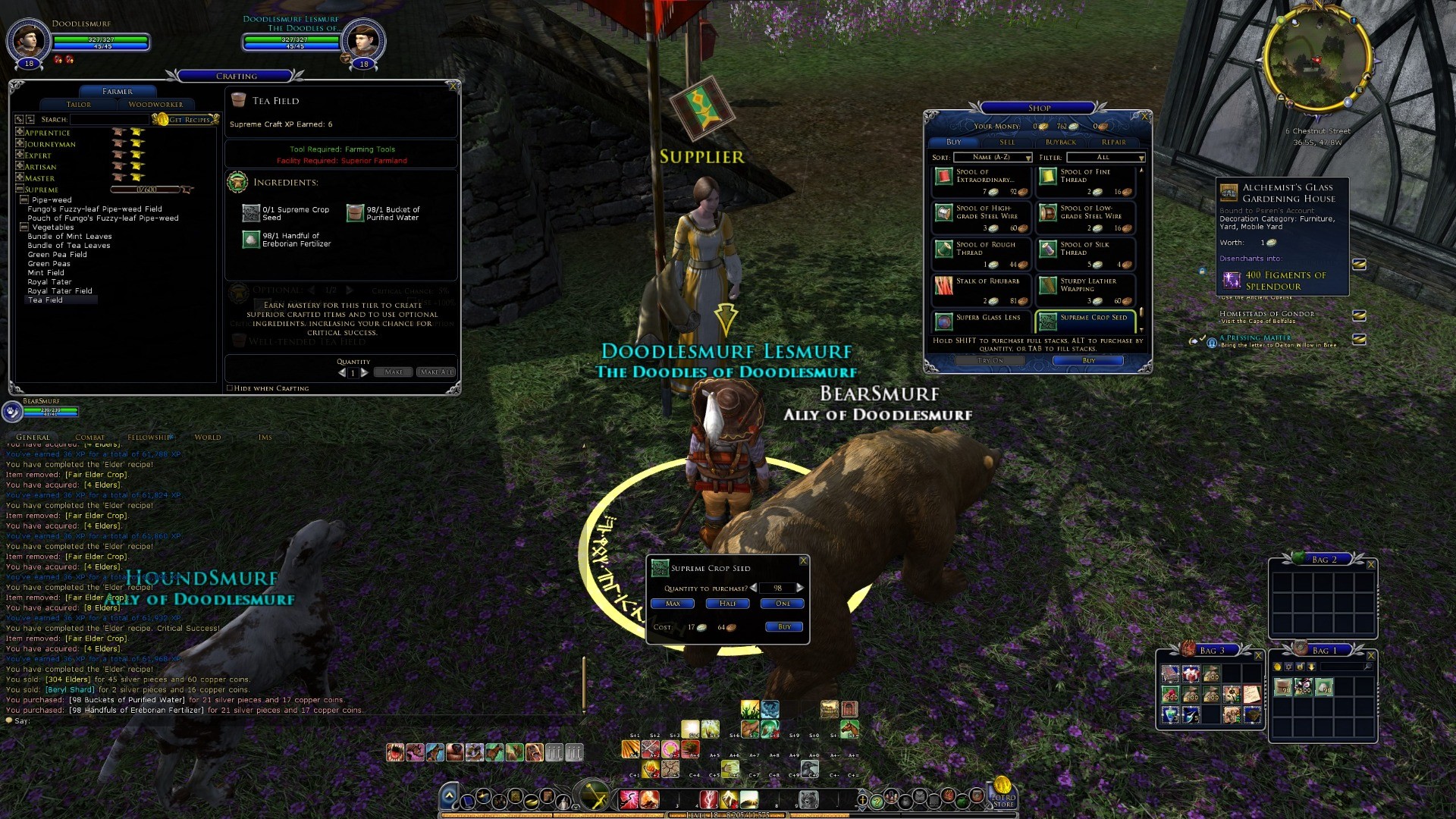The image size is (1456, 819).
Task: Select Superb Glass Lens shop item
Action: tap(981, 322)
